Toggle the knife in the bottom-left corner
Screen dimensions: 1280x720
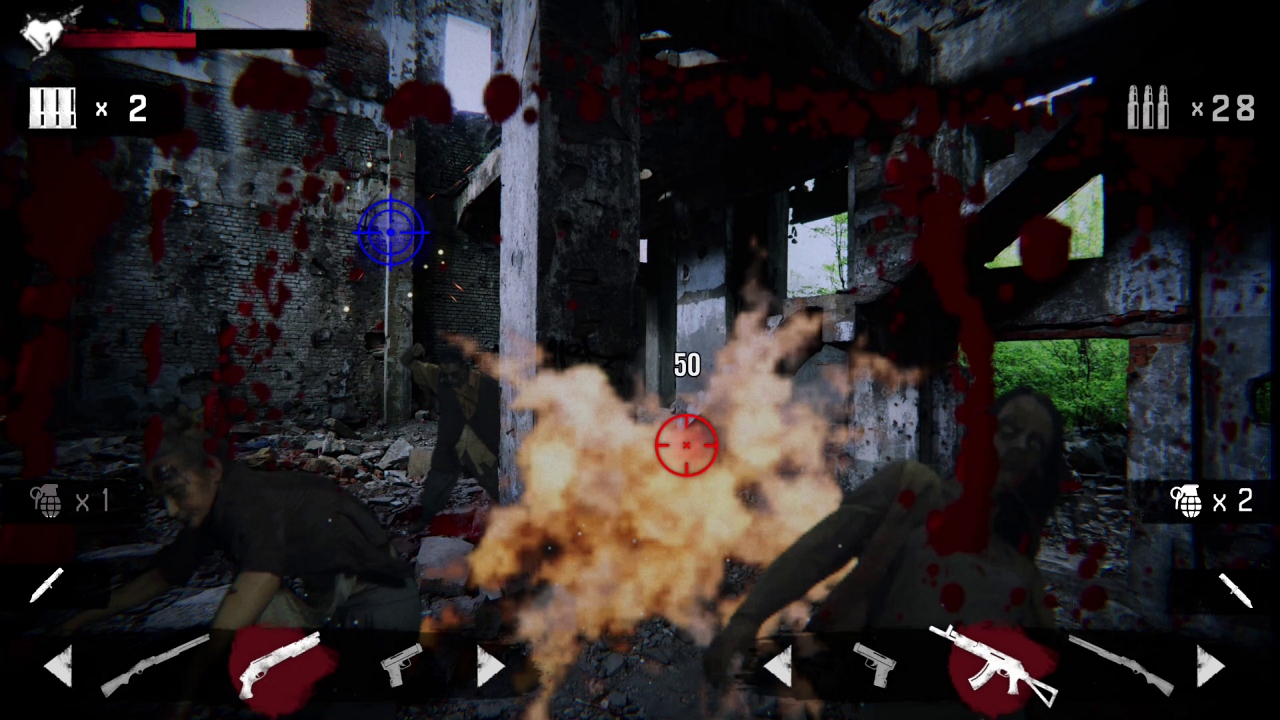pos(45,585)
